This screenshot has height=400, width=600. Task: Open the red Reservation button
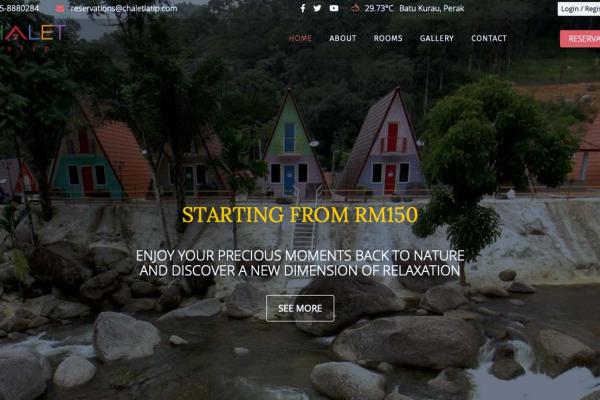coord(581,39)
